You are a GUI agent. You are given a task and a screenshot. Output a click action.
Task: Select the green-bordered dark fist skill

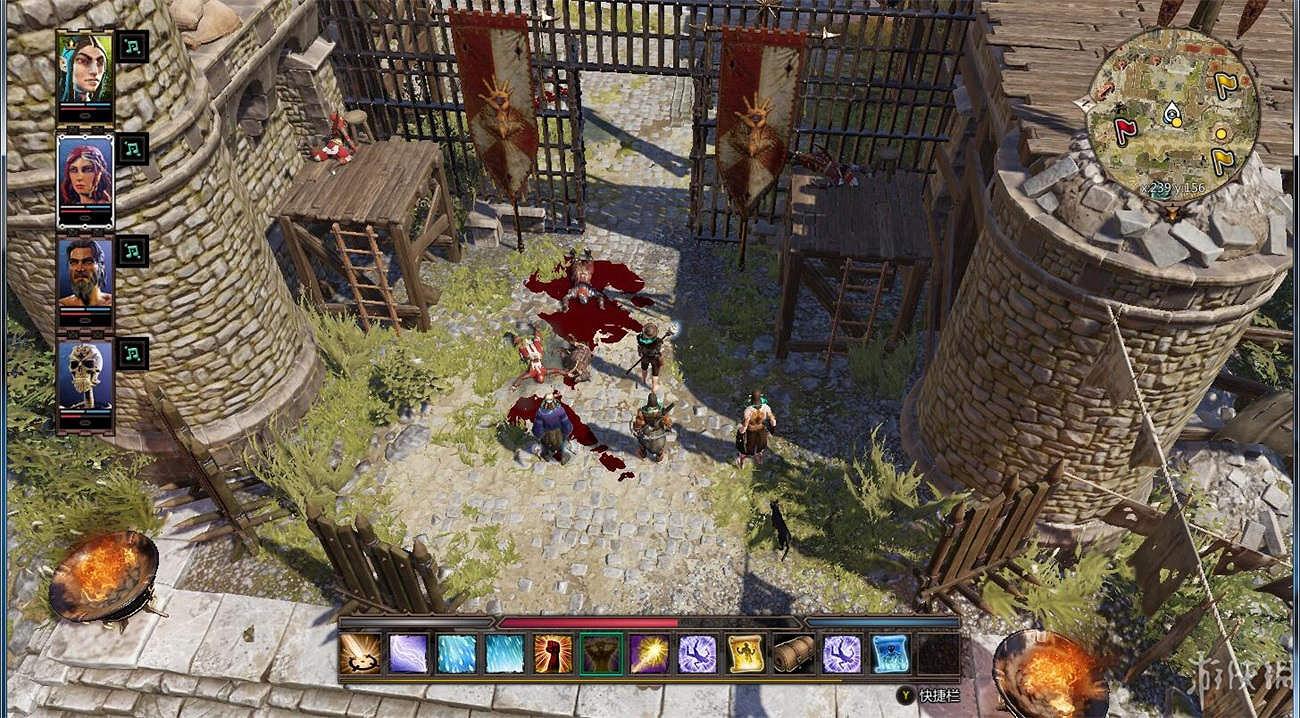click(x=601, y=654)
